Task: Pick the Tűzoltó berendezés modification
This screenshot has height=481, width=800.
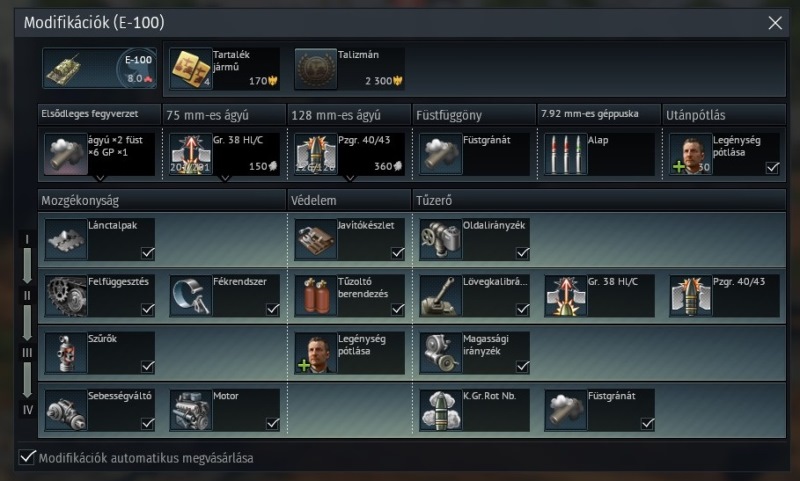Action: click(x=349, y=296)
